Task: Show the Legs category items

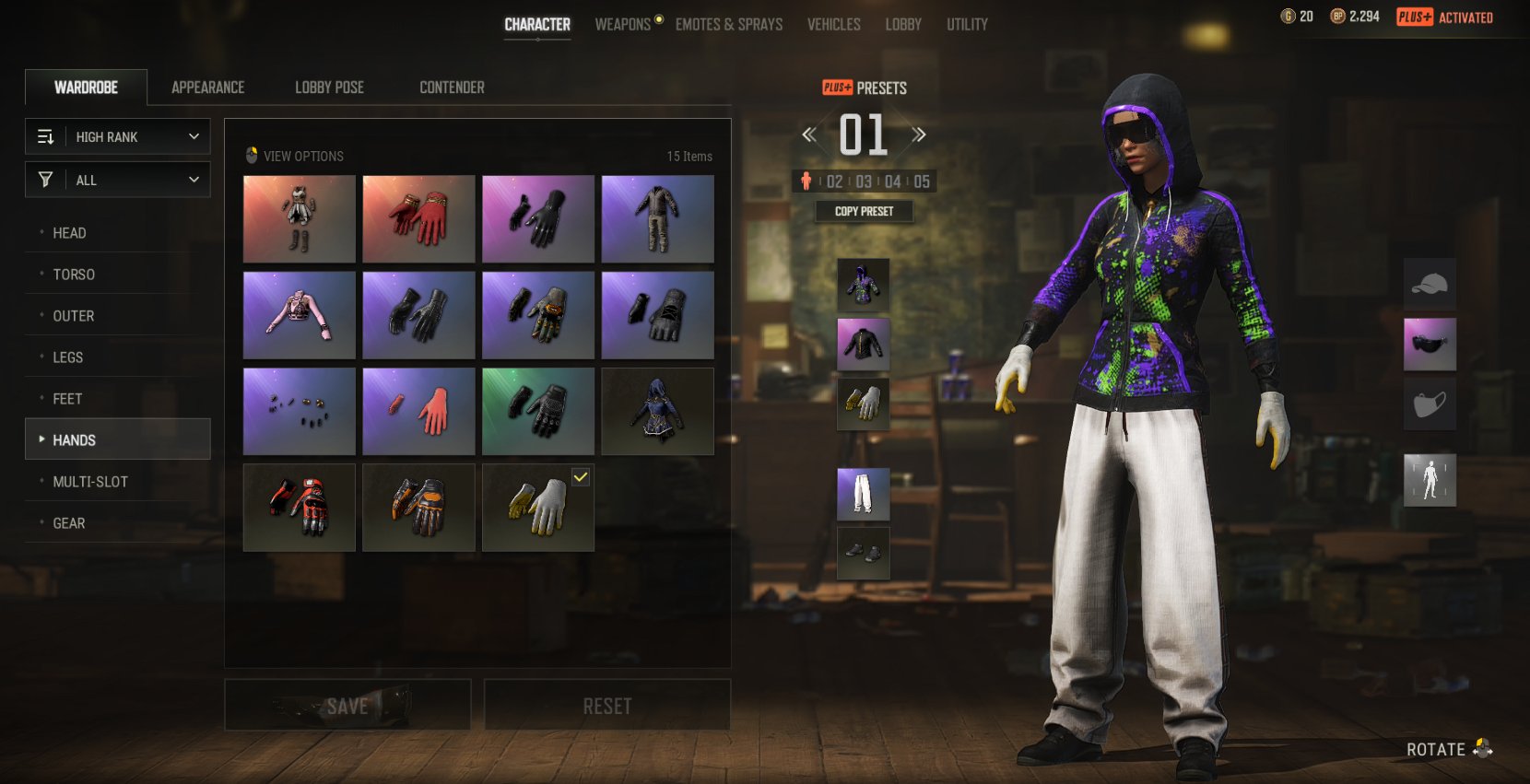Action: (68, 357)
